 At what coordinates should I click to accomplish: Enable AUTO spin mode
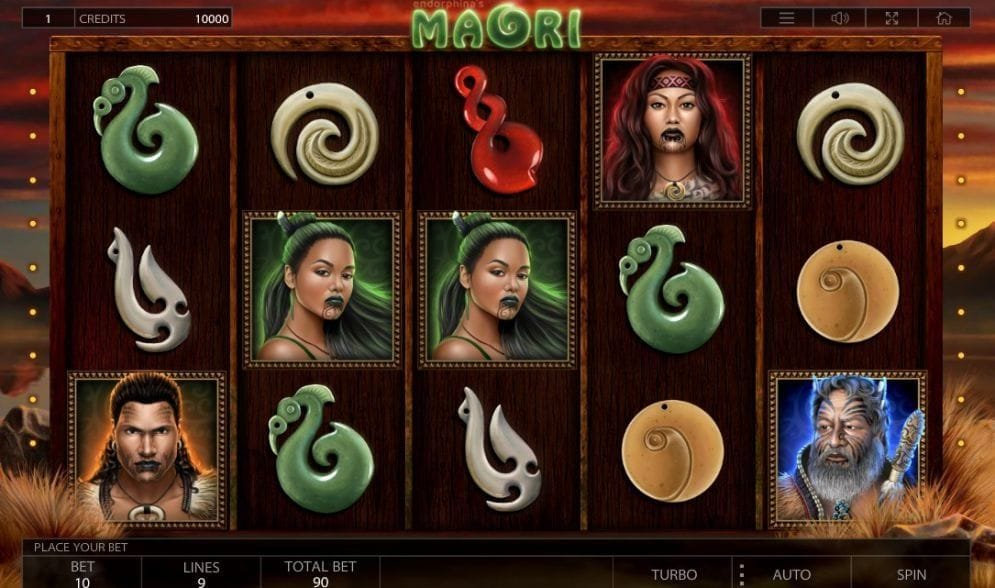791,574
